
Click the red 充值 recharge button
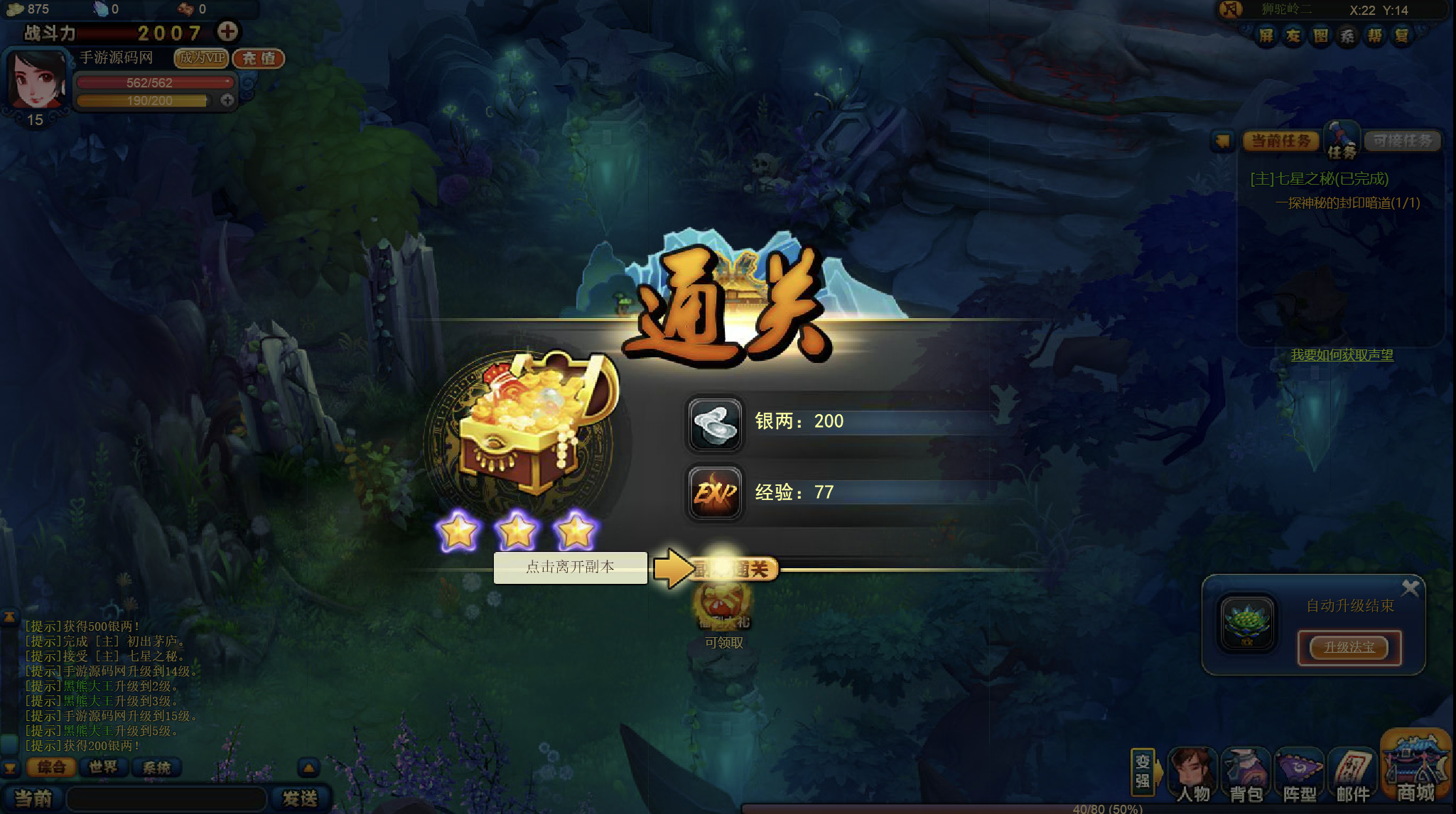coord(259,58)
